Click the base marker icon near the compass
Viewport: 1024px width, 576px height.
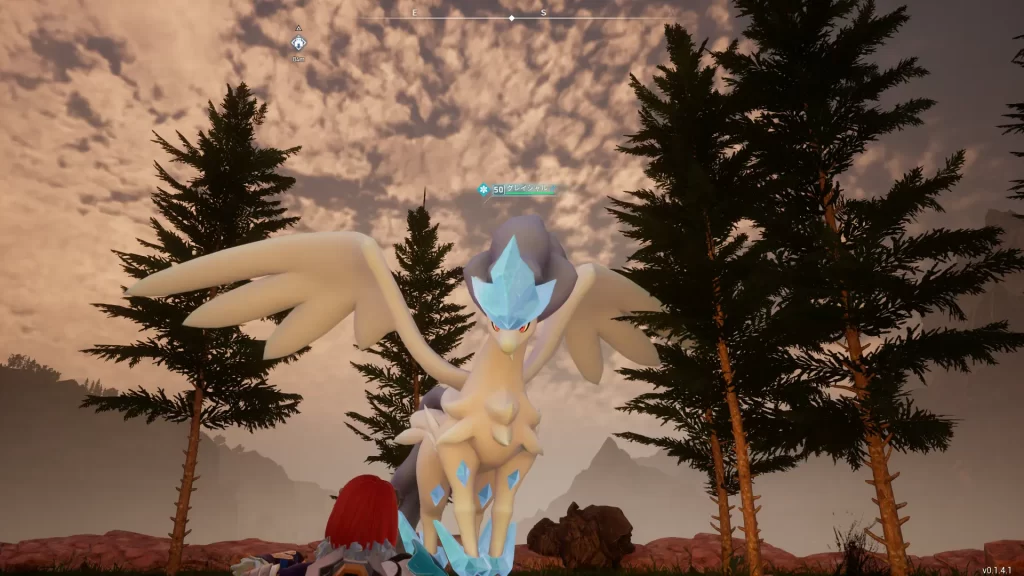point(298,42)
